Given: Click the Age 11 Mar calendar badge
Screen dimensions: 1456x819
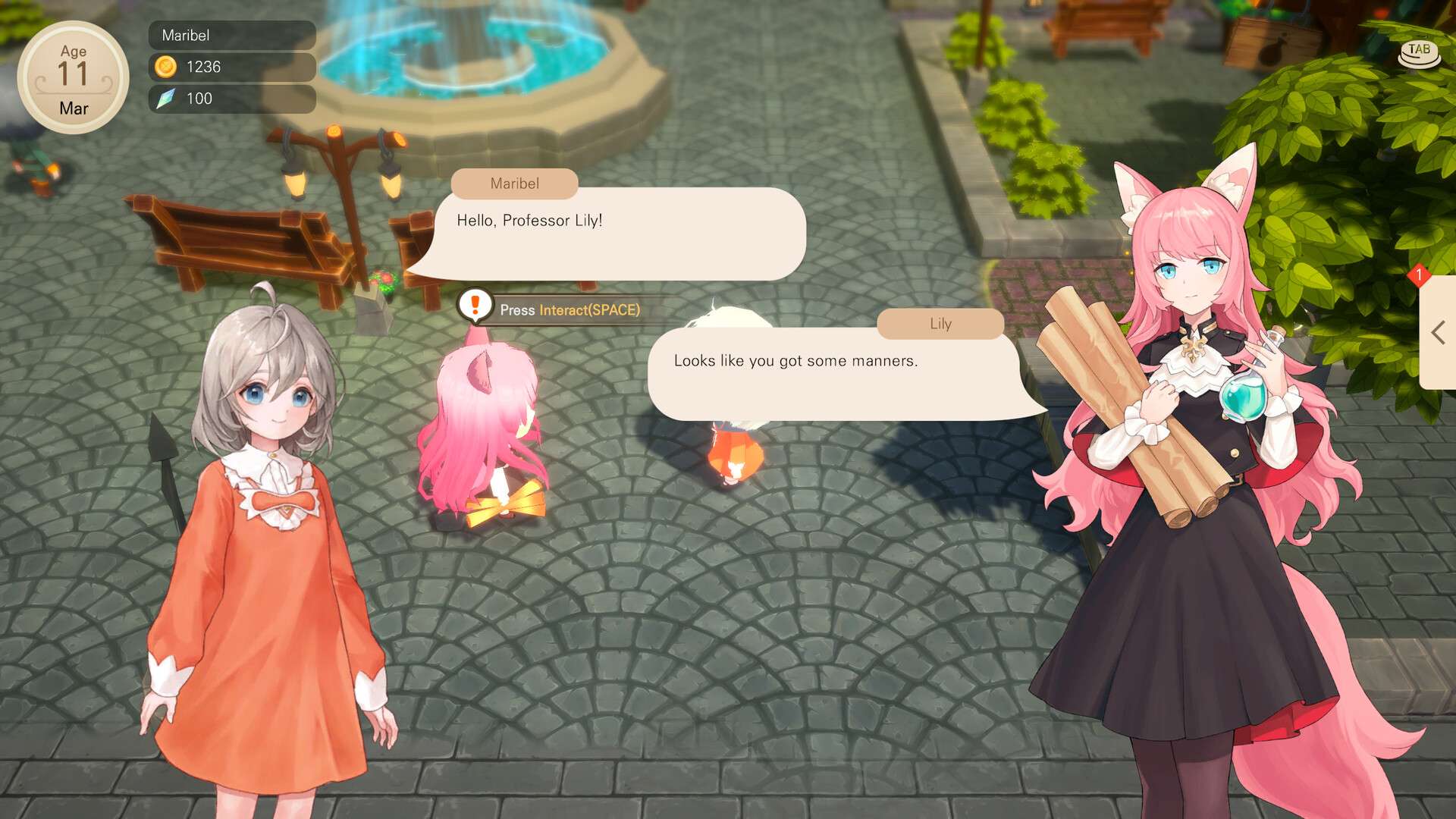Looking at the screenshot, I should pyautogui.click(x=73, y=78).
